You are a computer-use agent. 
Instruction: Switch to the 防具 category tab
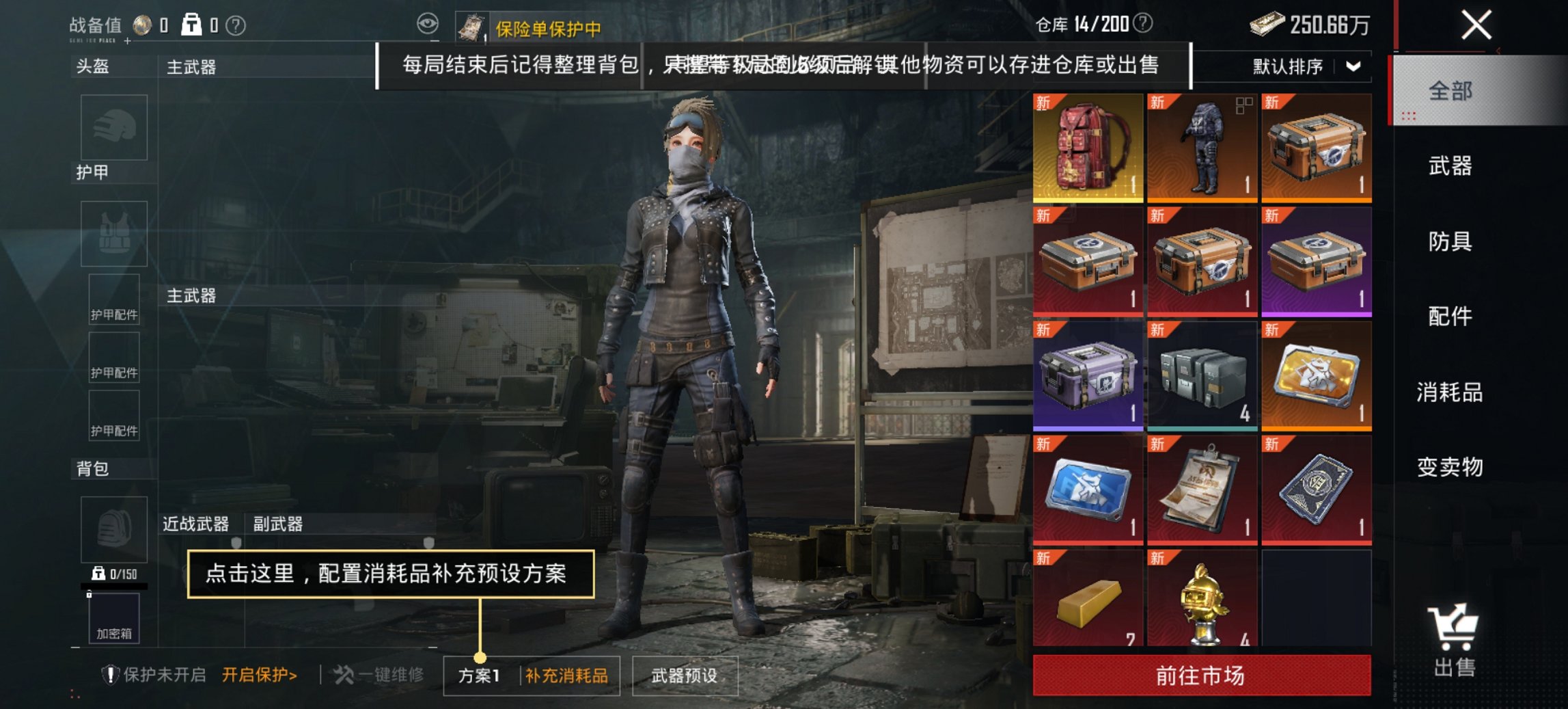click(x=1450, y=242)
